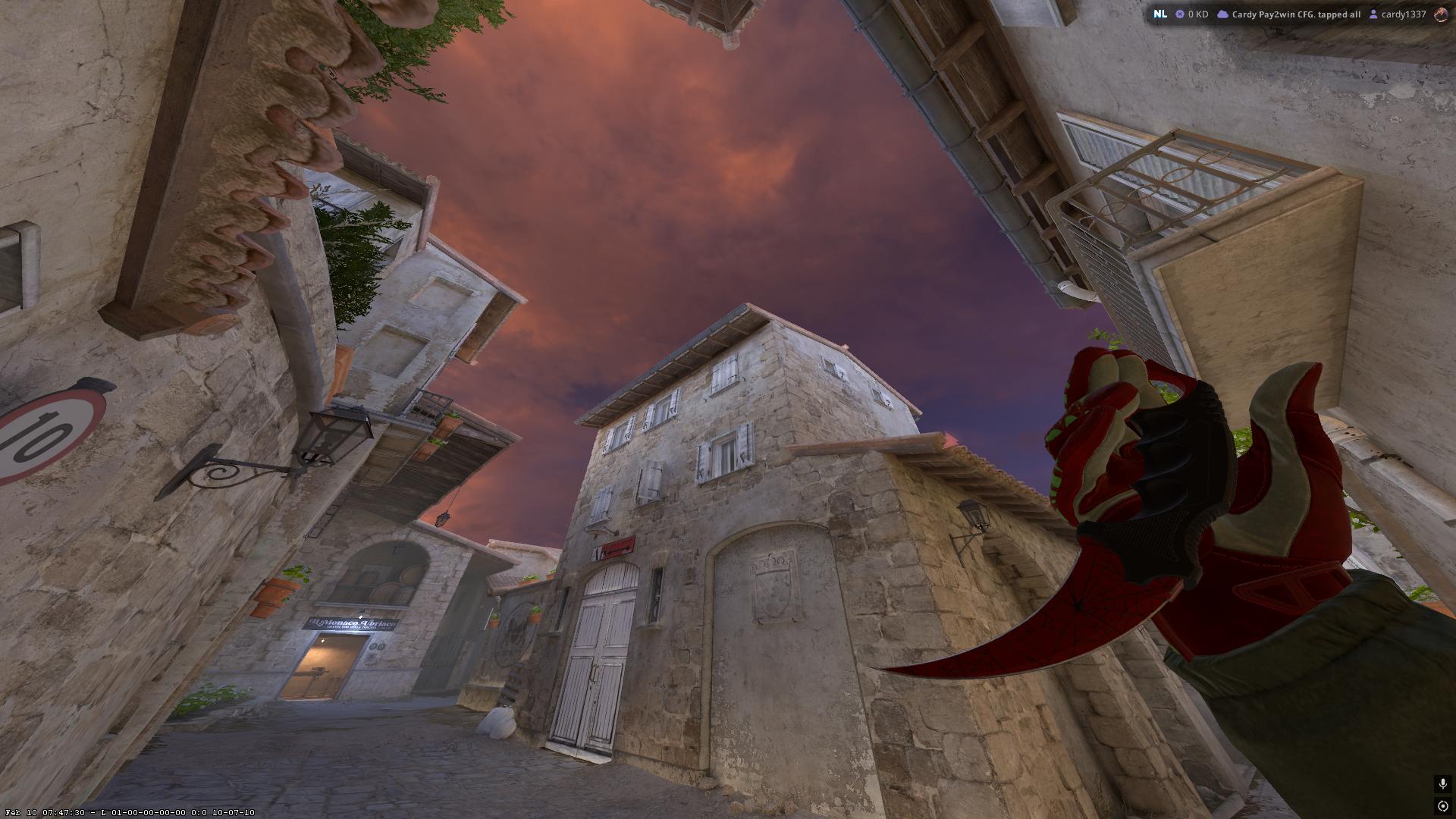Click the instant replay circular arrow icon

coord(1442,806)
